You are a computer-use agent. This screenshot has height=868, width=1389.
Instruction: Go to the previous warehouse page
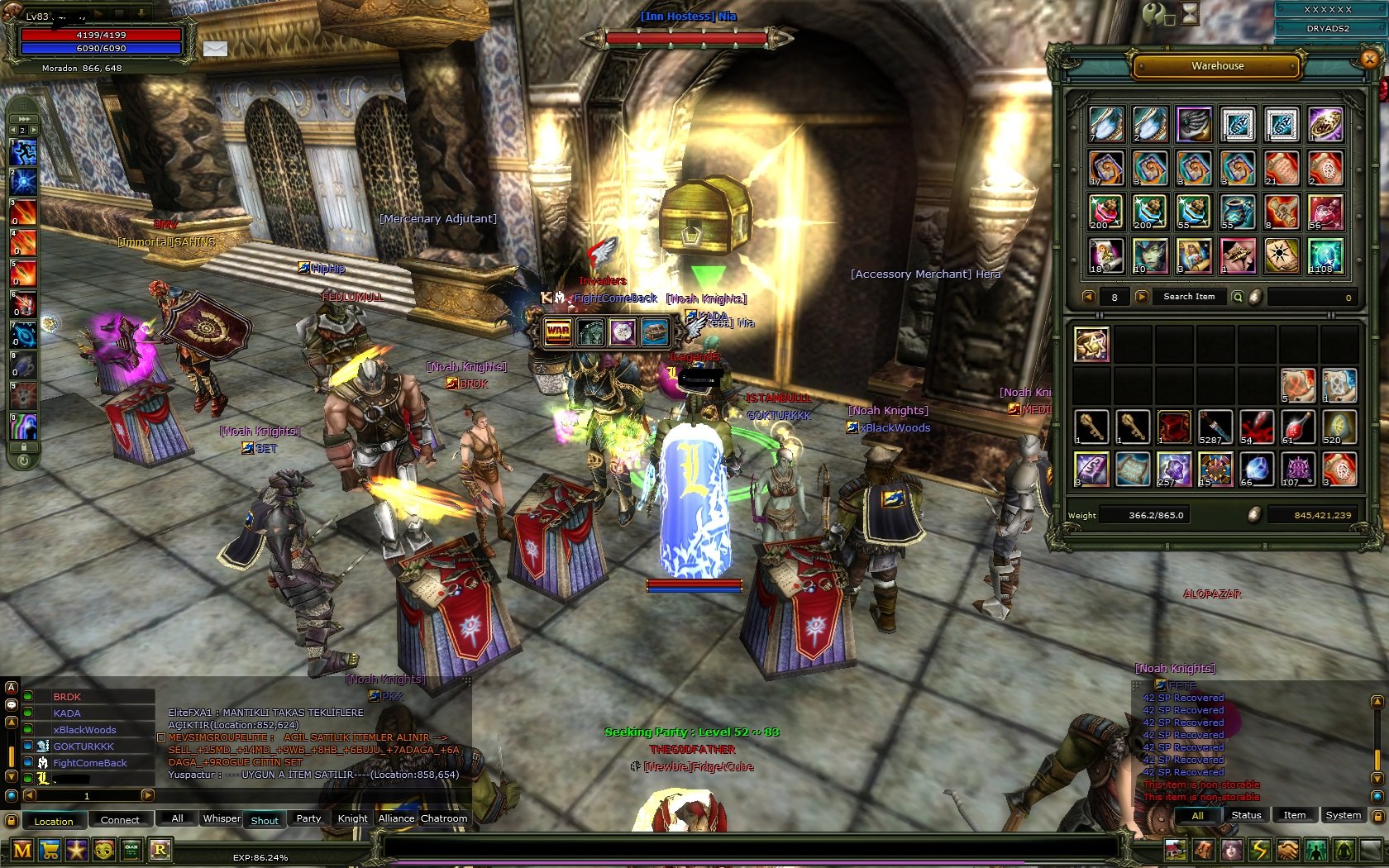[x=1089, y=297]
